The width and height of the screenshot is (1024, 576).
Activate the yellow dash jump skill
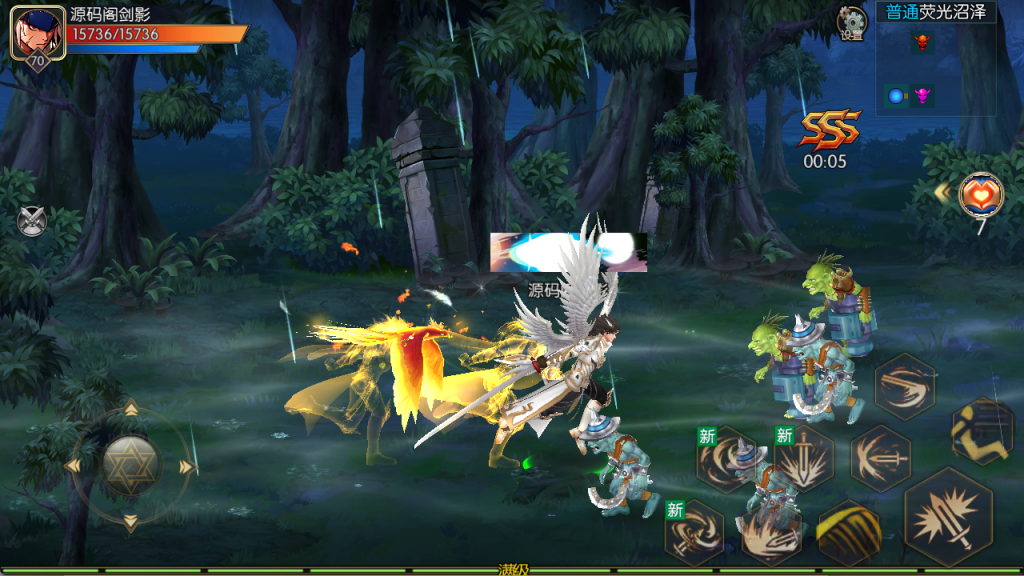(x=983, y=431)
